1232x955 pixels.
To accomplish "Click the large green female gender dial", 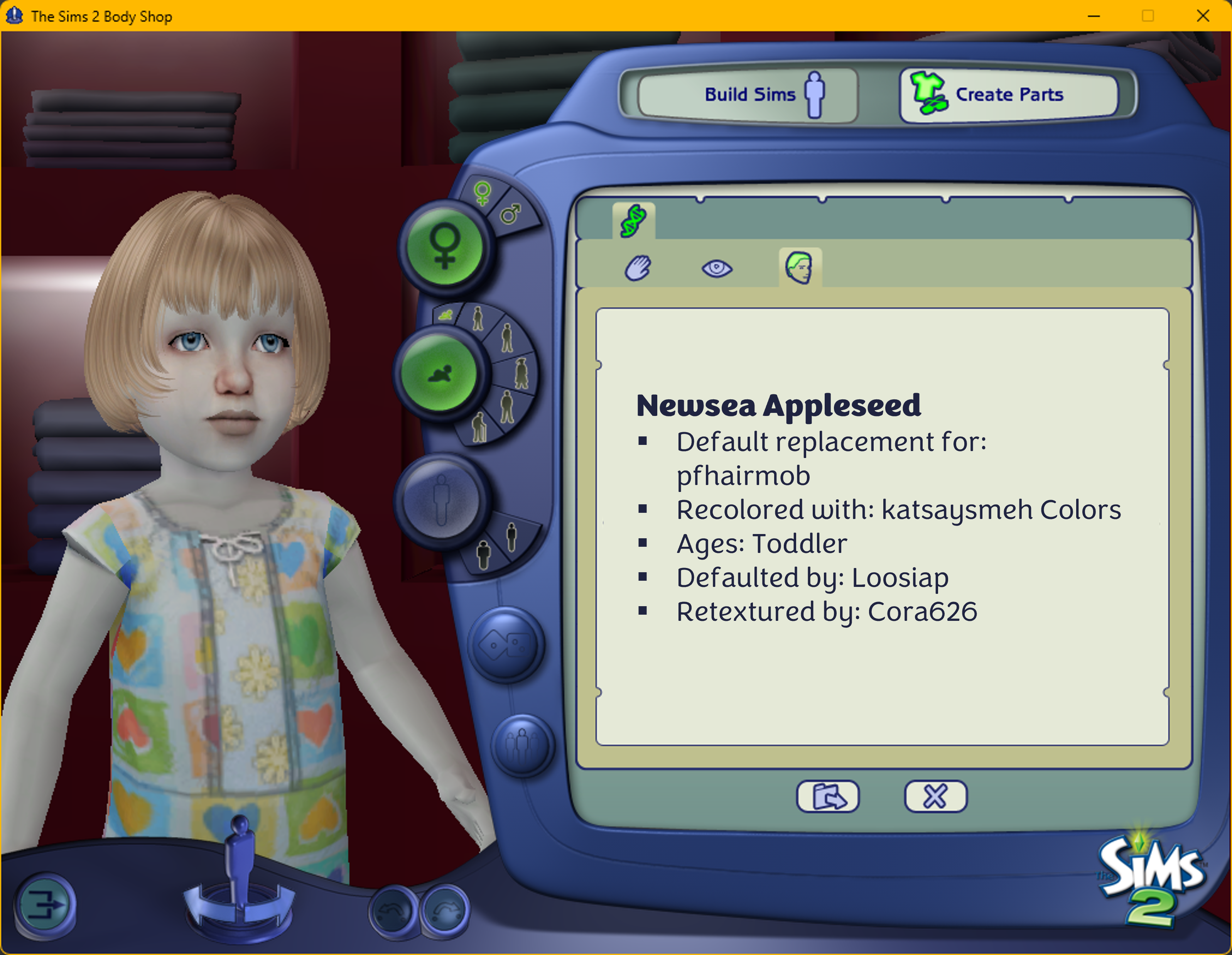I will pos(444,247).
